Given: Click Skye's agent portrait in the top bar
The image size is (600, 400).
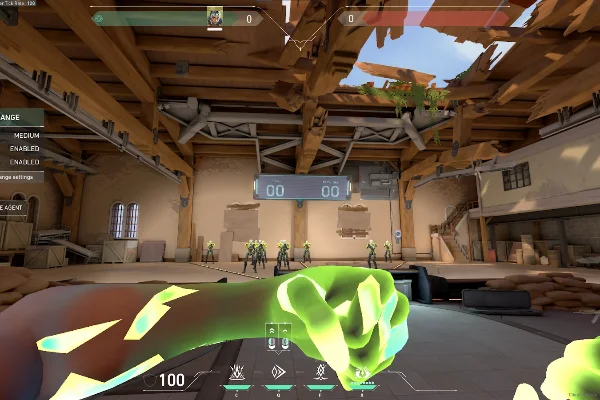Looking at the screenshot, I should point(215,17).
